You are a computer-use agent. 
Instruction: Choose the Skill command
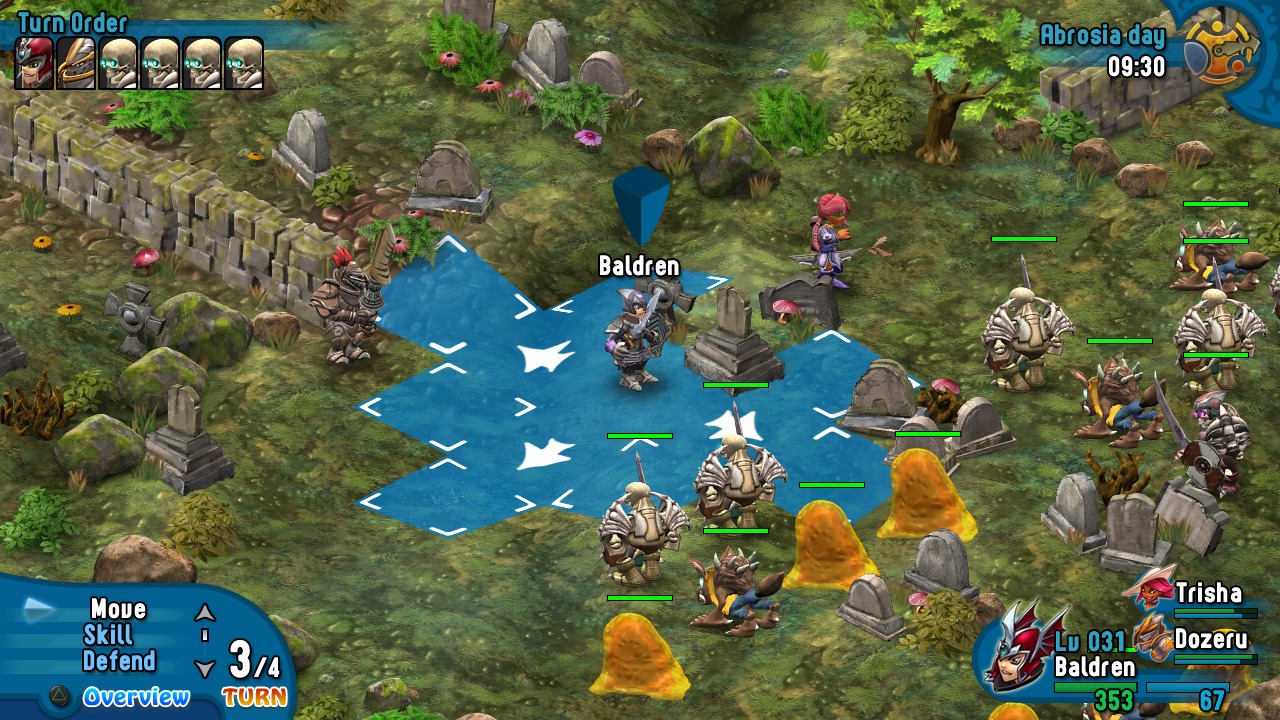tap(108, 635)
